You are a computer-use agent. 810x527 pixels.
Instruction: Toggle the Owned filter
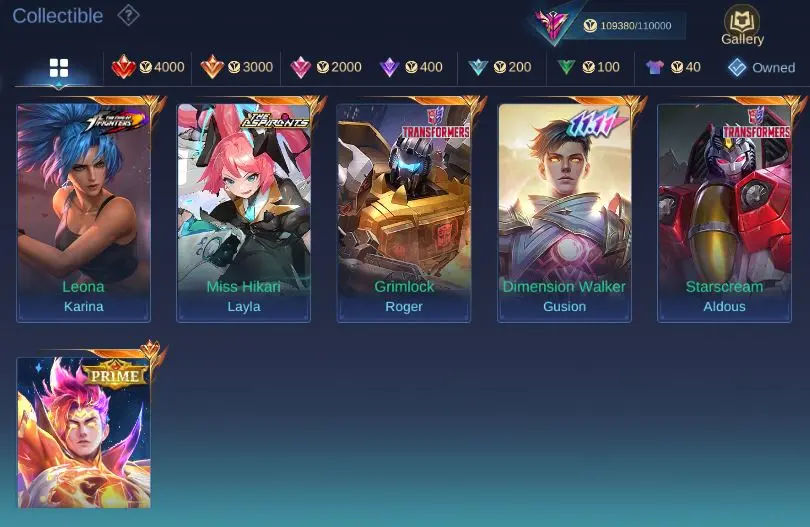click(x=761, y=67)
